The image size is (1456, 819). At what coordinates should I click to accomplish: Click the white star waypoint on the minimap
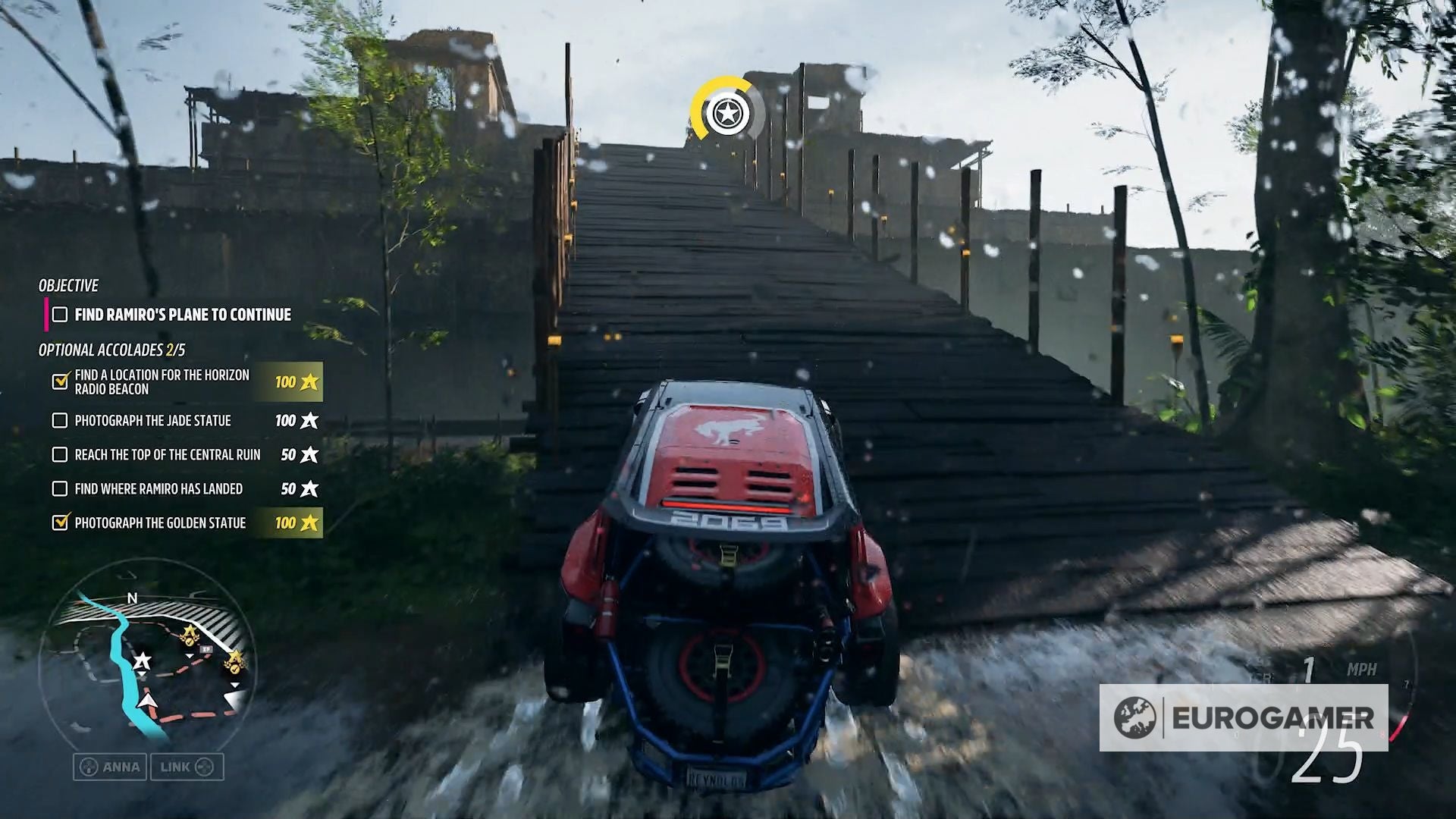142,661
